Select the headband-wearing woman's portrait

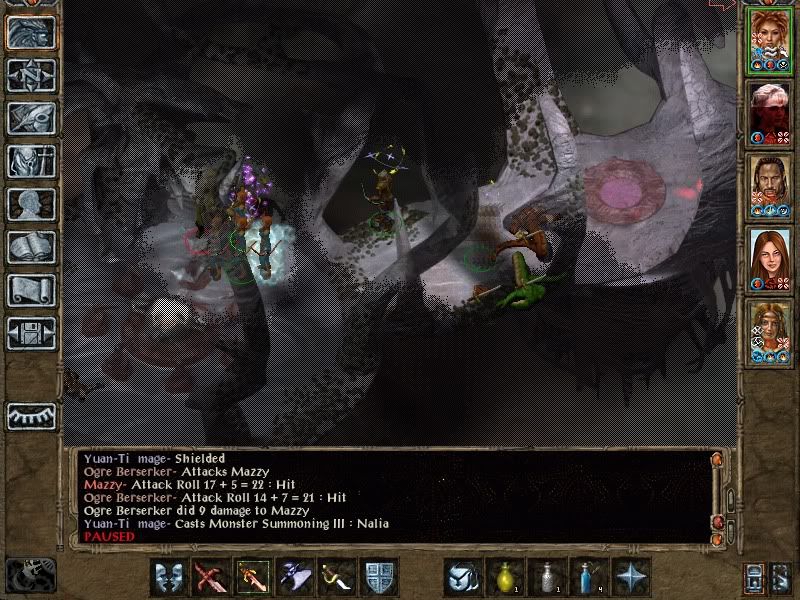770,333
